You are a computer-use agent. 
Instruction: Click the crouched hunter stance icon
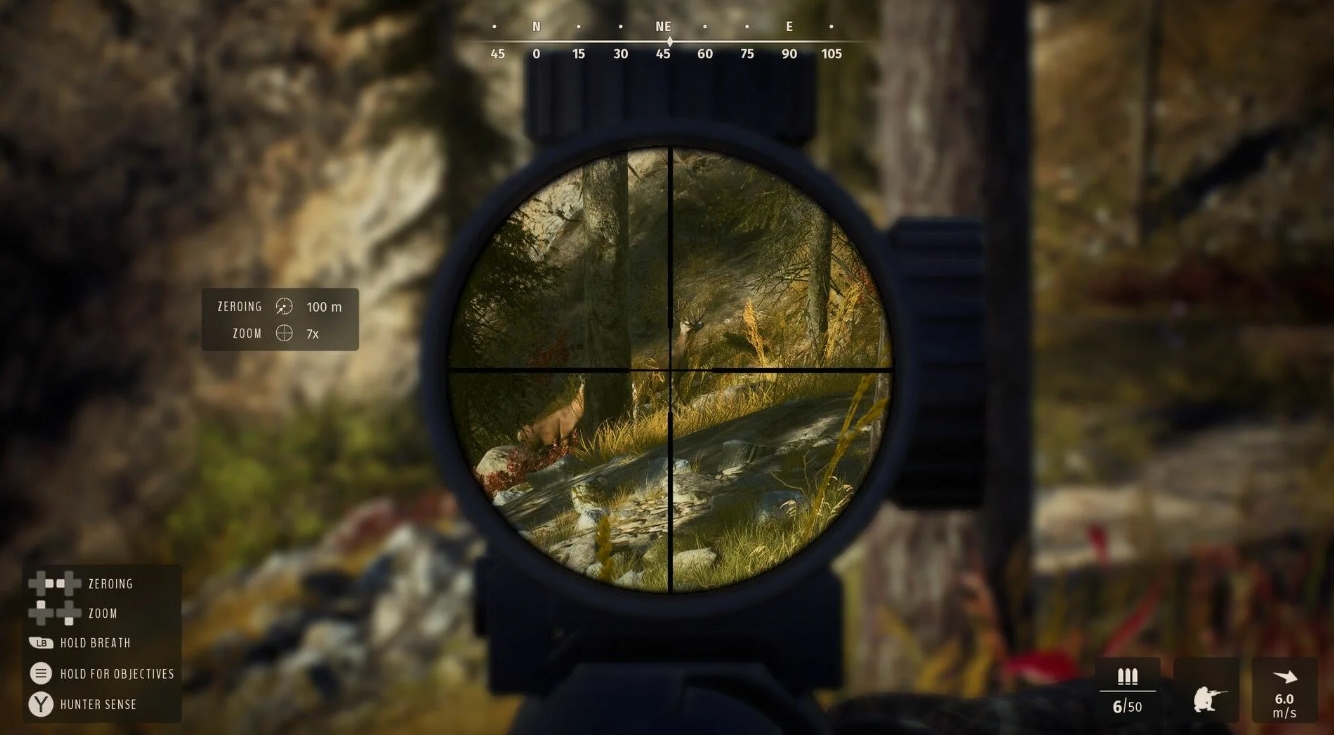[x=1206, y=695]
